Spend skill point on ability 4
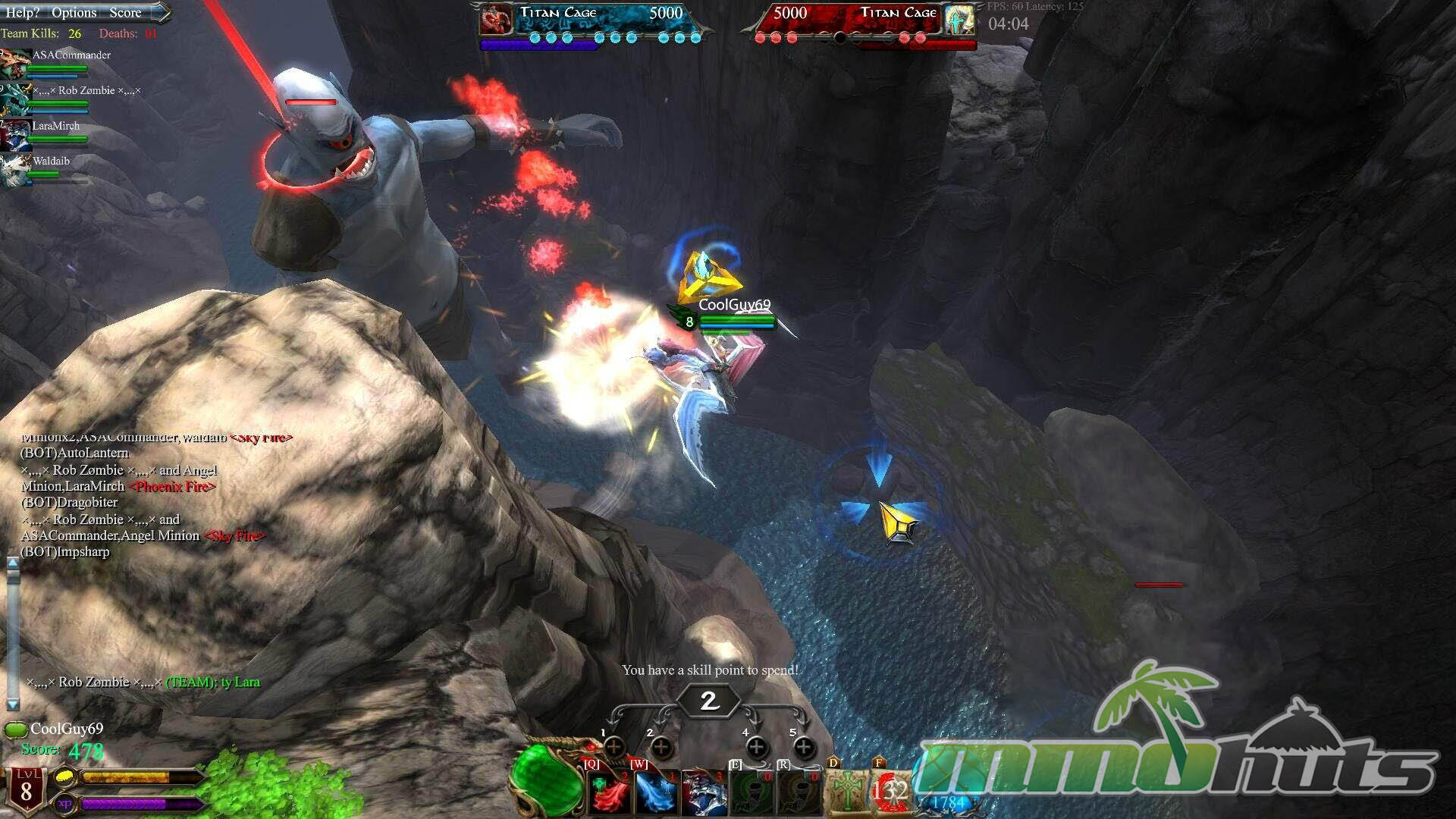1456x819 pixels. click(756, 748)
